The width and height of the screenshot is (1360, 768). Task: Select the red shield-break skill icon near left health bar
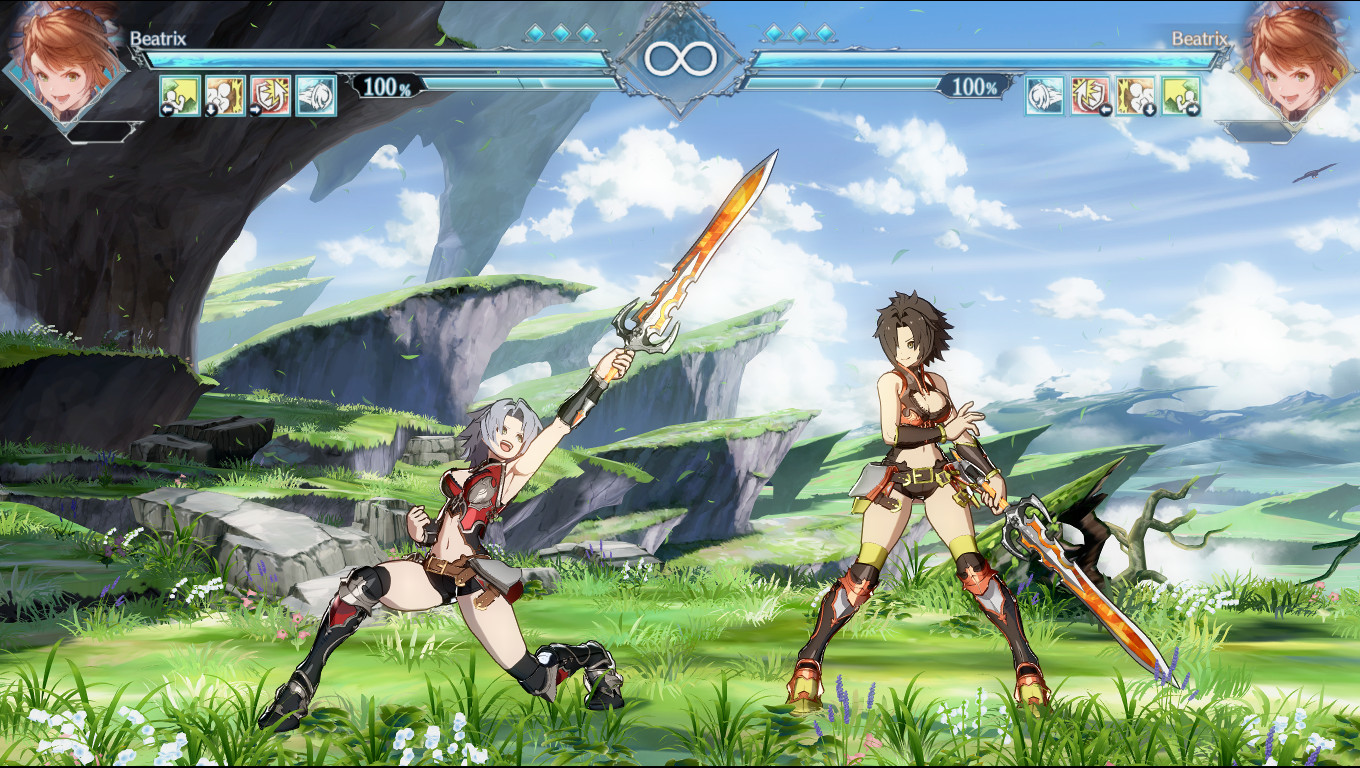coord(270,94)
